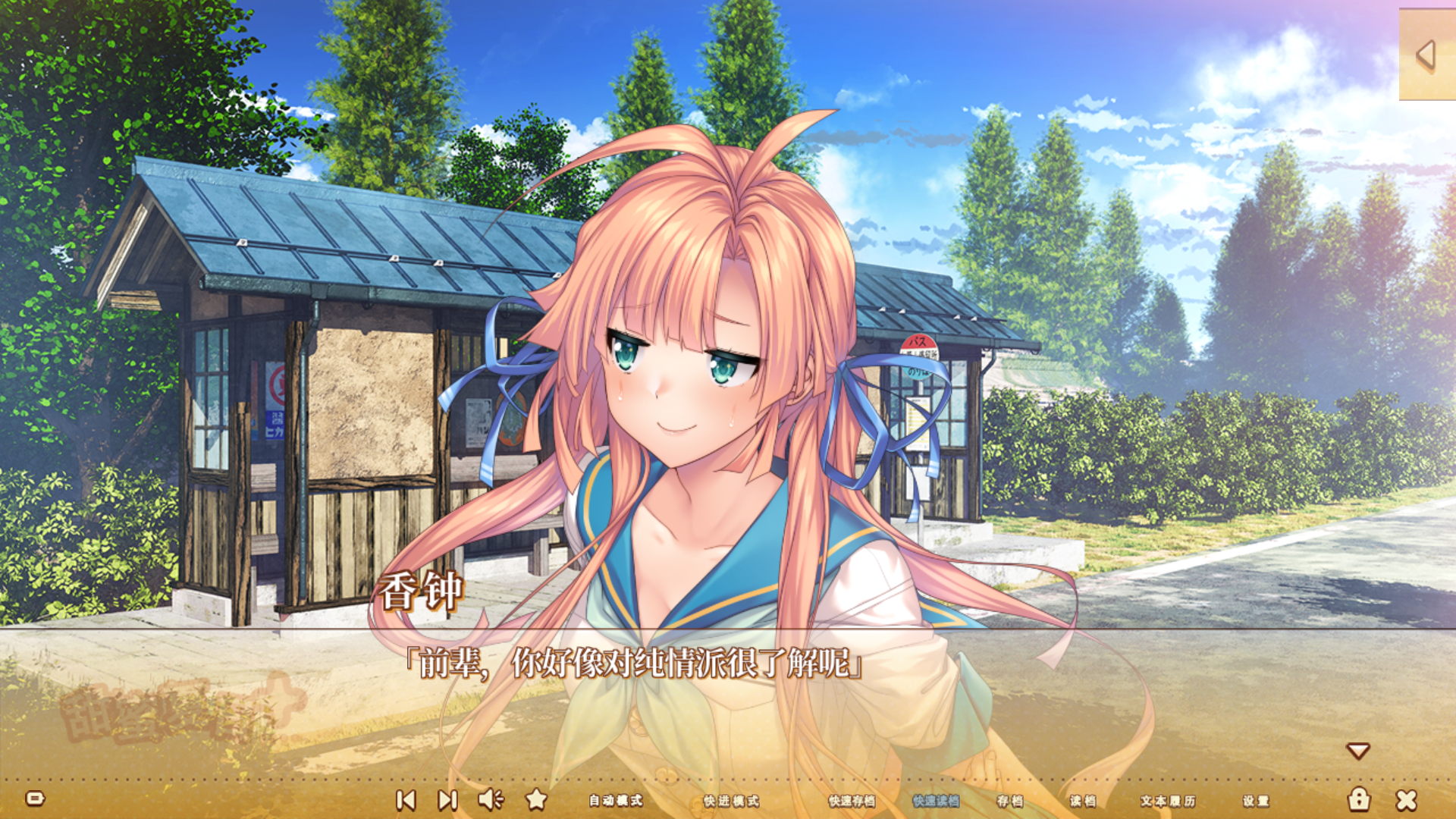The image size is (1456, 819).
Task: Open favorites via the star icon
Action: 537,799
